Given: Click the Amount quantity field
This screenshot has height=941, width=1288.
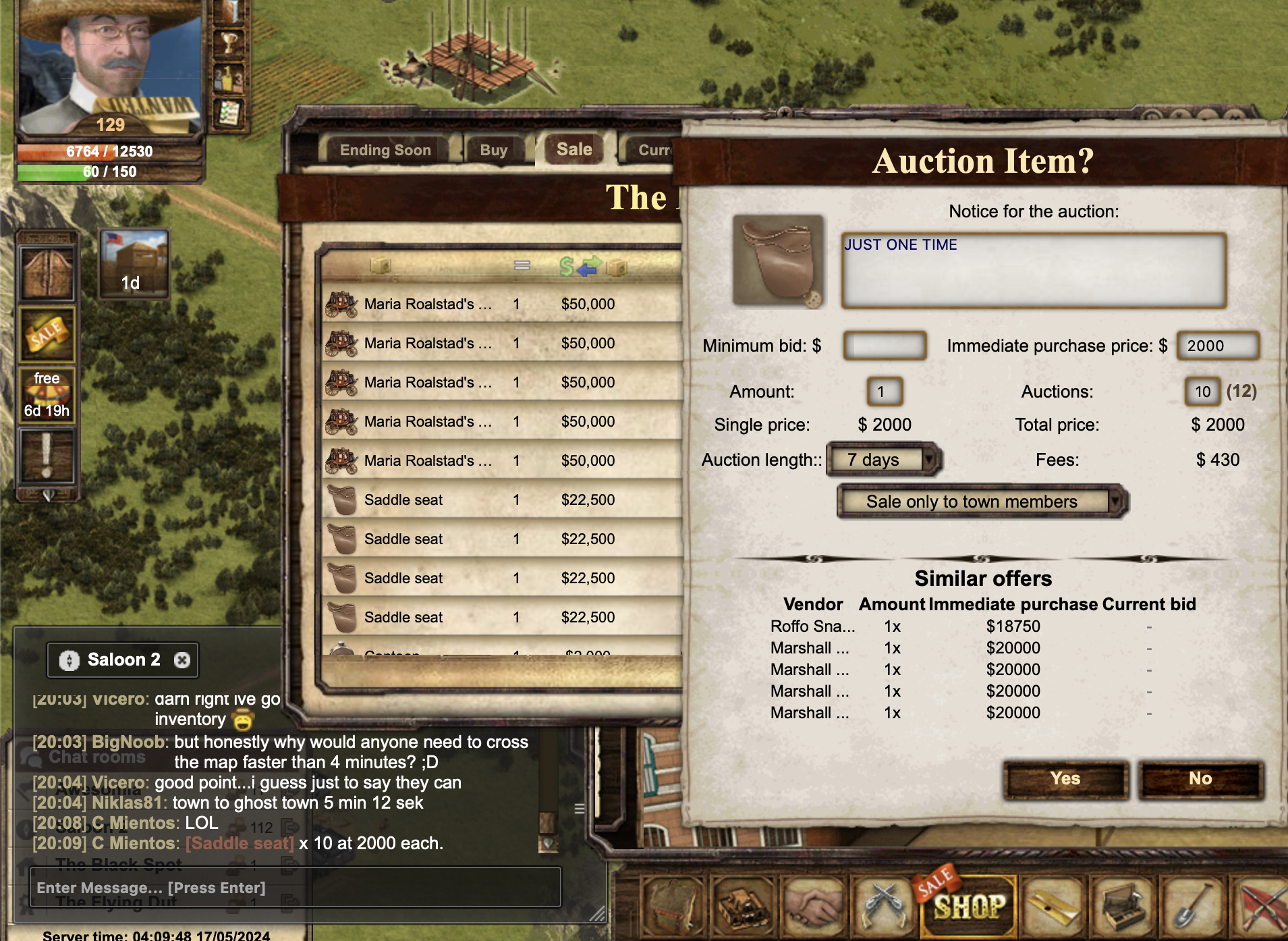Looking at the screenshot, I should pos(884,392).
